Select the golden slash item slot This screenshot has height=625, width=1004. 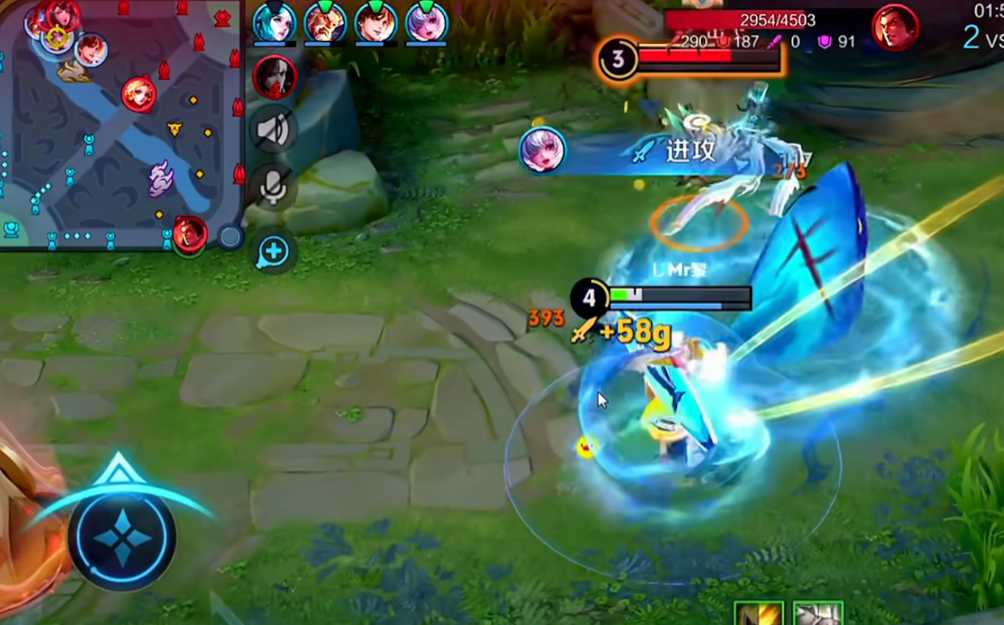point(758,614)
